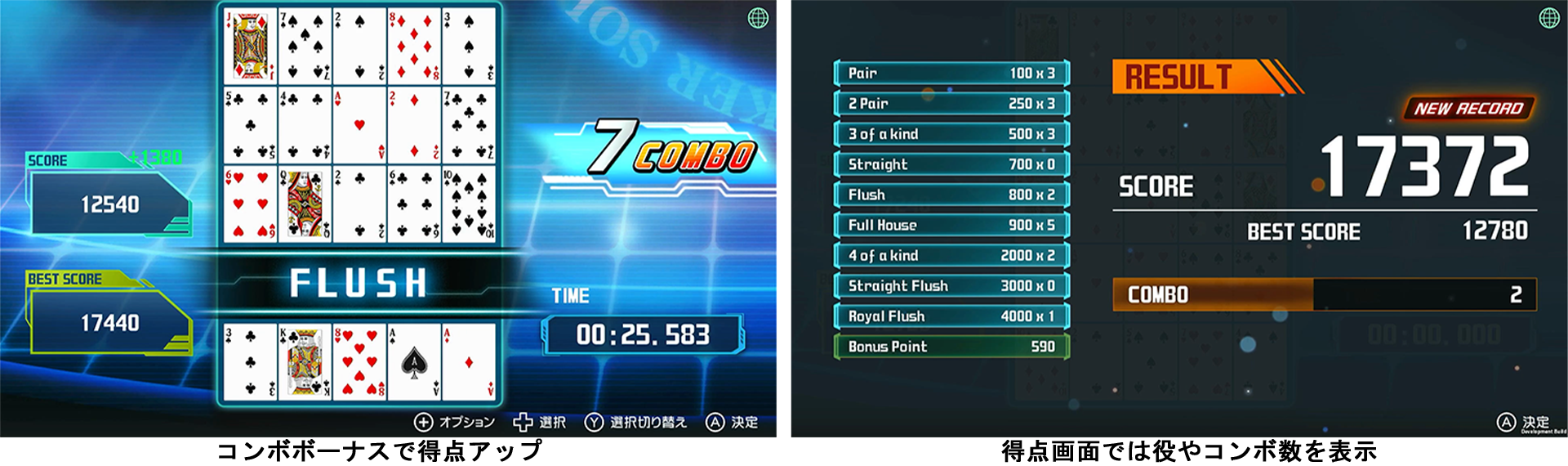Choose the 2 of Spades card
This screenshot has width=1568, height=466.
pos(359,46)
